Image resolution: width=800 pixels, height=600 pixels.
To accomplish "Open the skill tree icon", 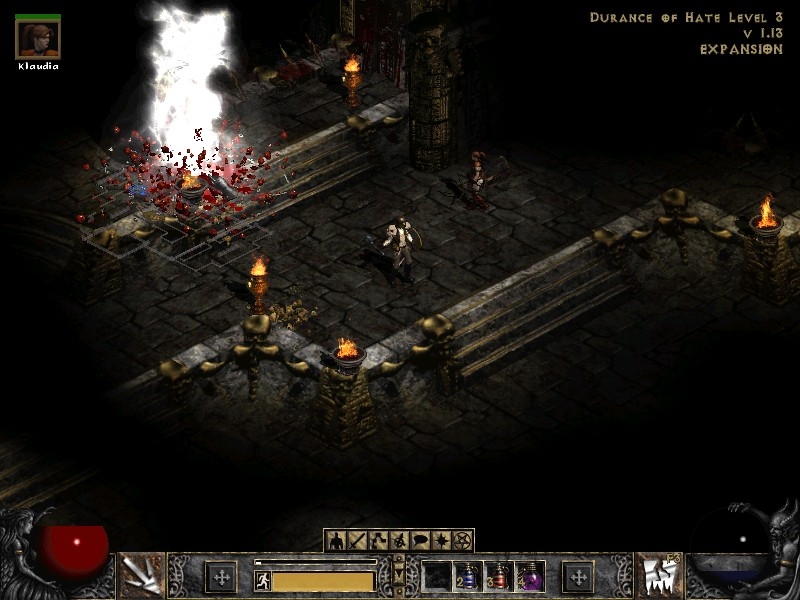I will 377,541.
